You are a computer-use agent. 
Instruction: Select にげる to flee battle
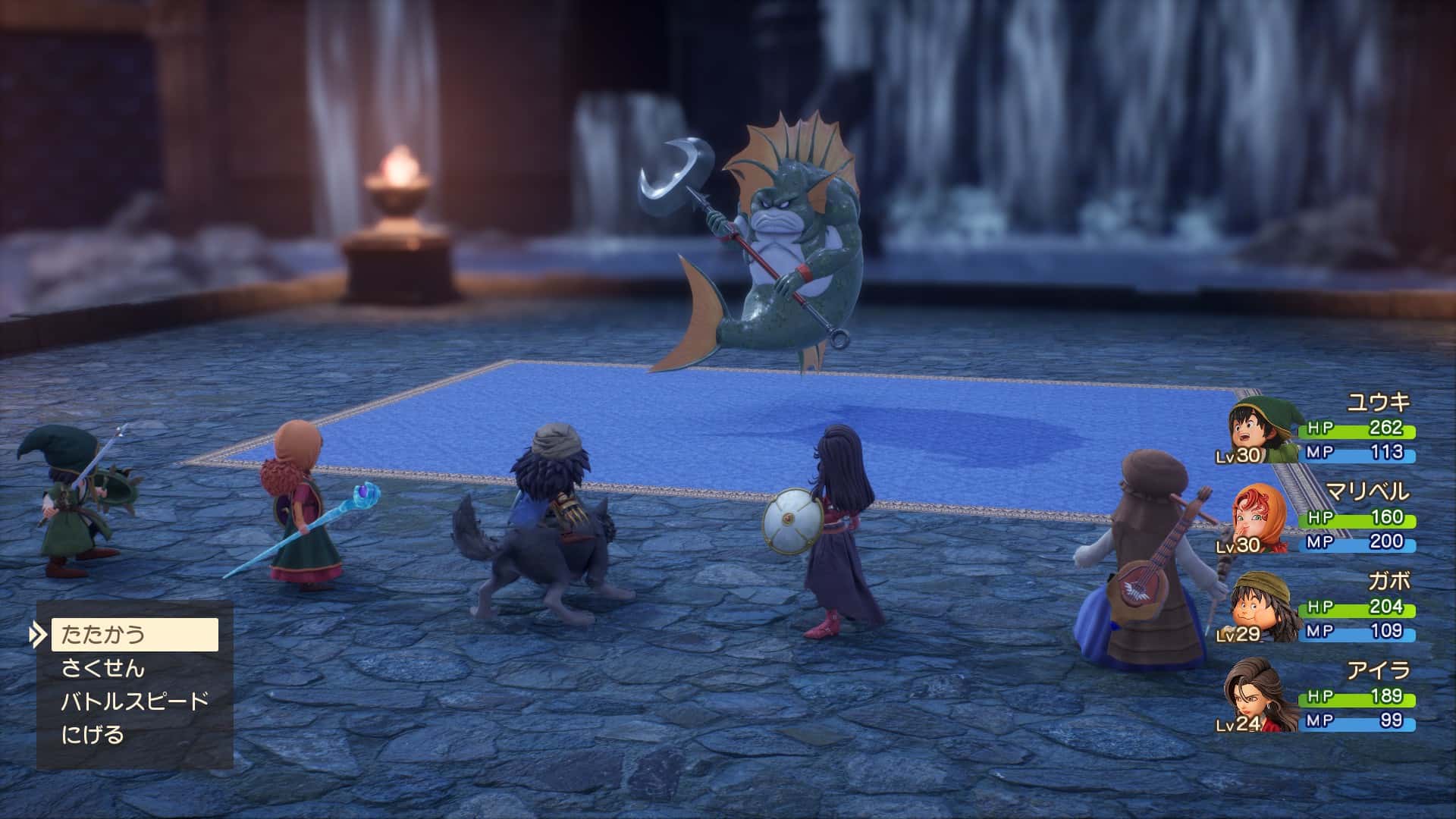93,734
